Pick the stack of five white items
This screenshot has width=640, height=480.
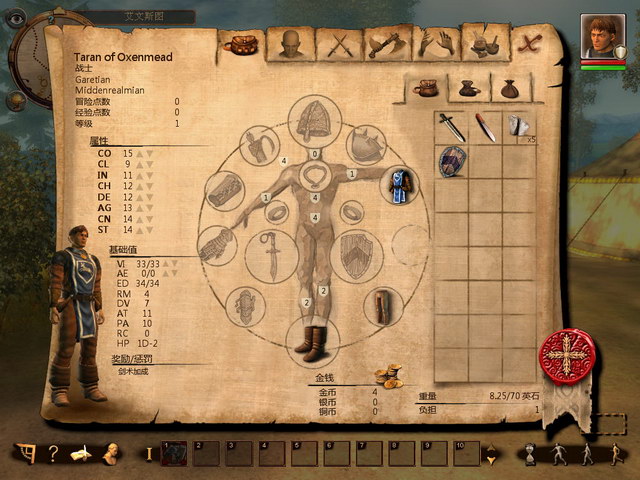point(519,127)
